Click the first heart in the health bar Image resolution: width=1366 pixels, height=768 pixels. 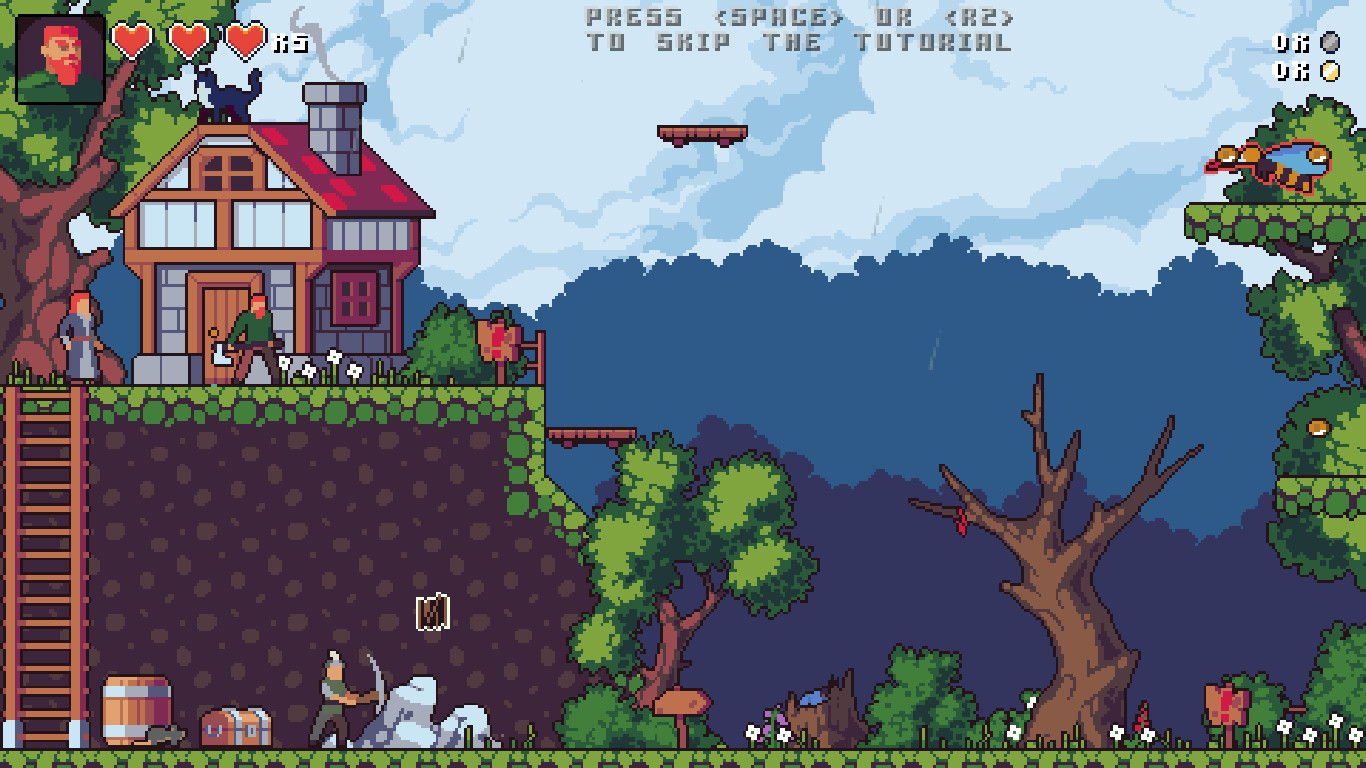(131, 42)
